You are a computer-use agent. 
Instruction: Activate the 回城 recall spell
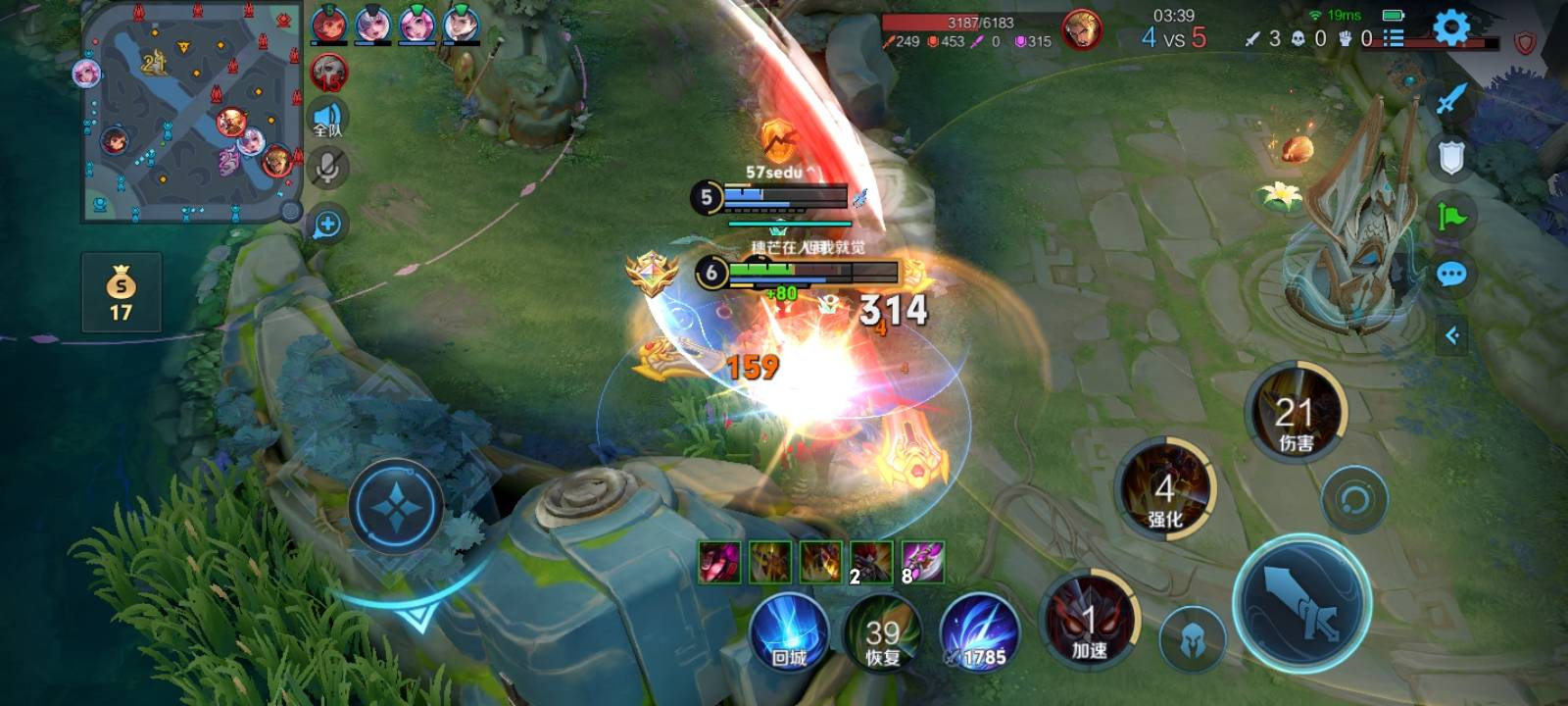pyautogui.click(x=789, y=631)
